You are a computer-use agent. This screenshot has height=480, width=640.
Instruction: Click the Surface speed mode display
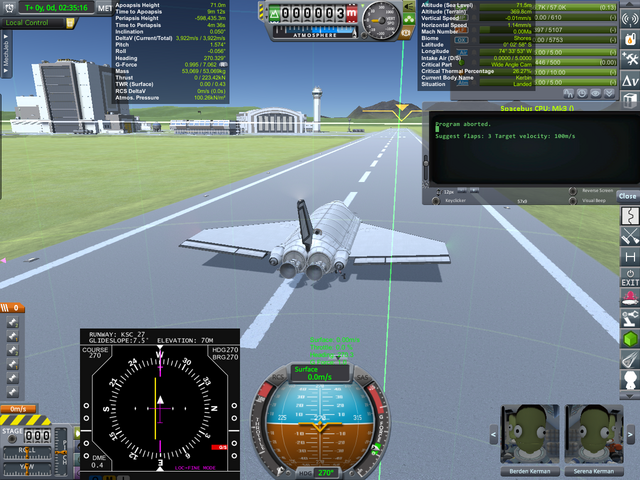click(319, 373)
